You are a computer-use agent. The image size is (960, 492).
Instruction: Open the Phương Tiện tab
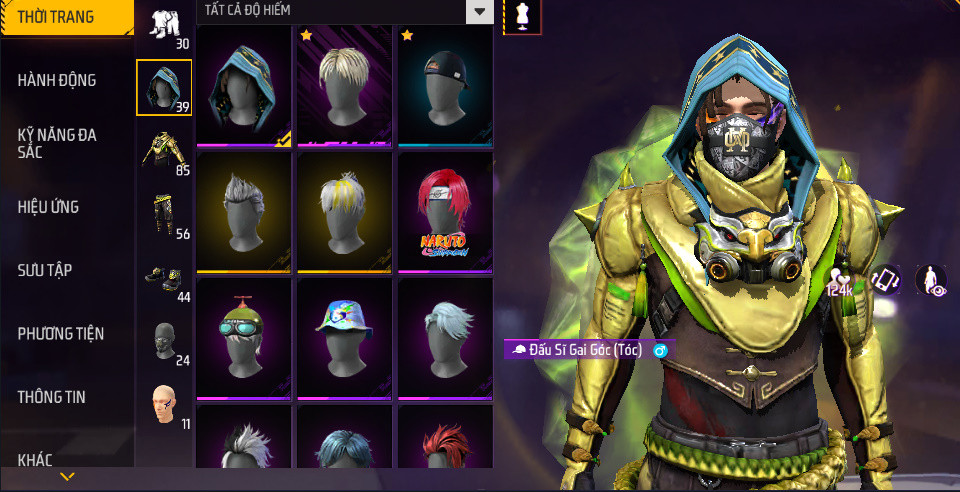[61, 333]
